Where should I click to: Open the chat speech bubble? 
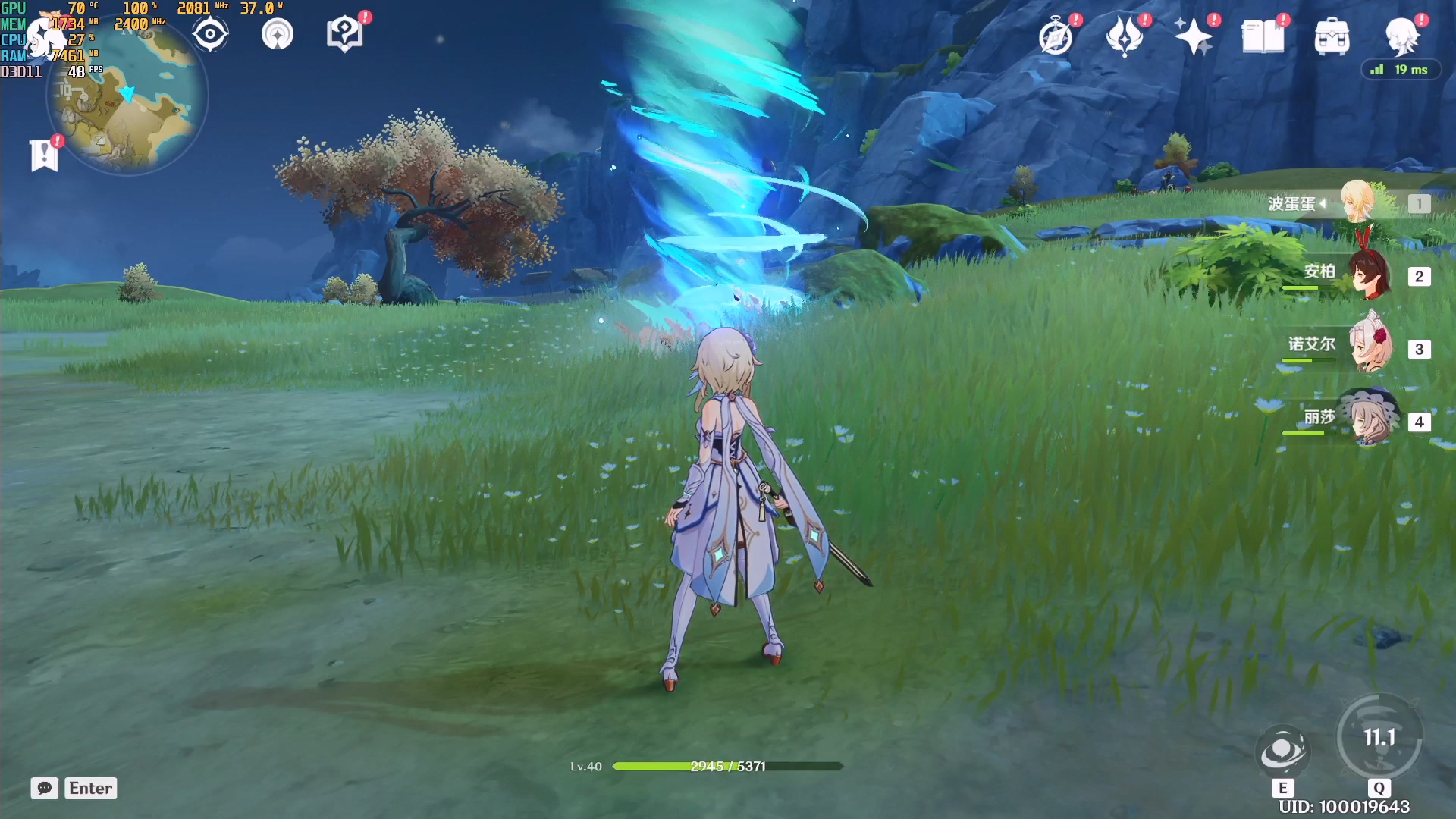[x=45, y=788]
